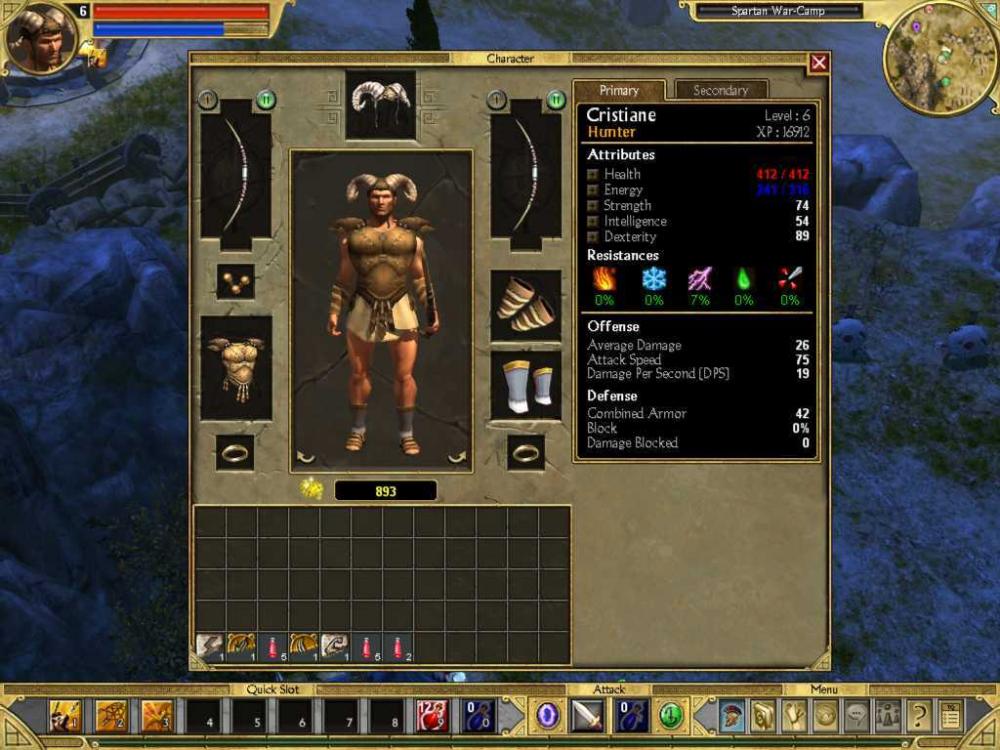Open the minimap
Screen dimensions: 1000x750
(x=940, y=58)
